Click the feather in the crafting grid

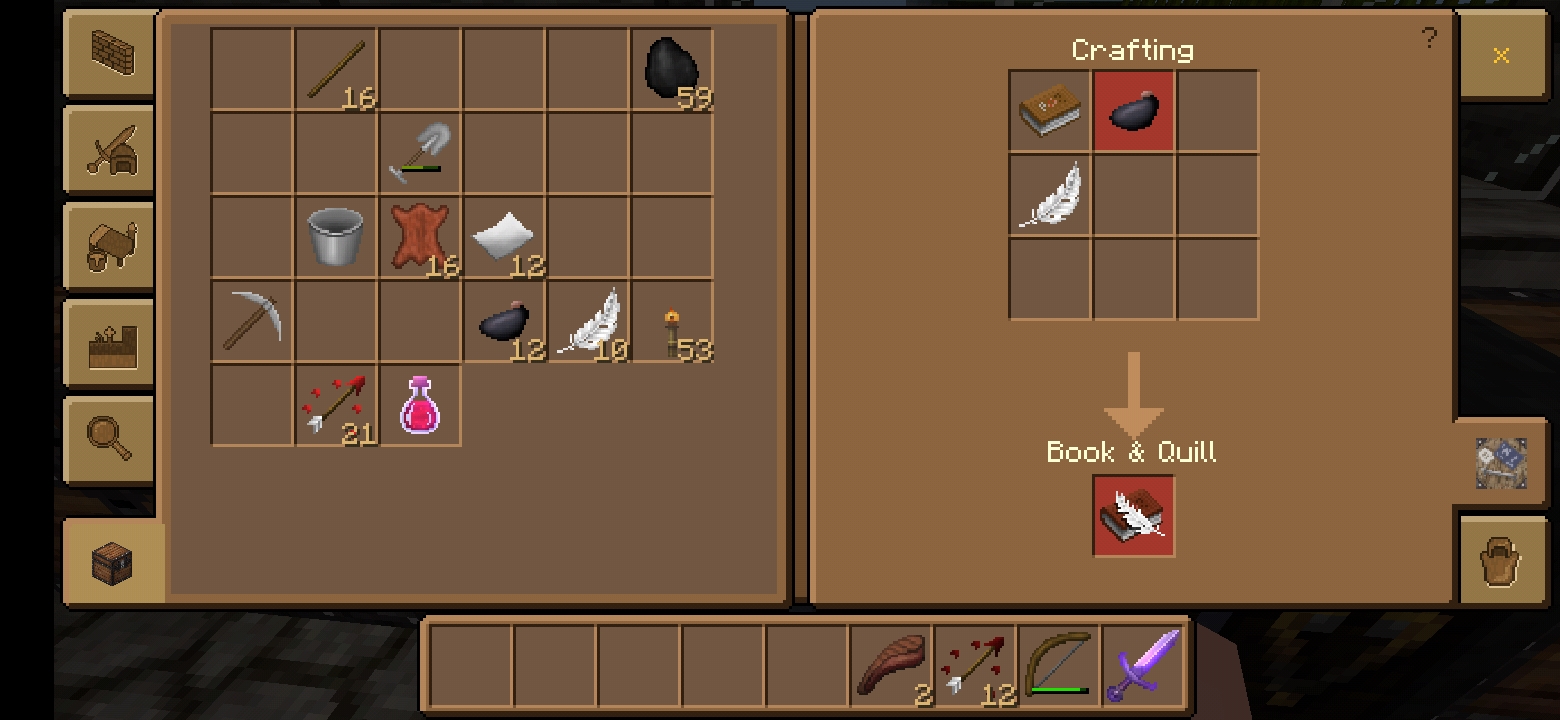(x=1050, y=195)
